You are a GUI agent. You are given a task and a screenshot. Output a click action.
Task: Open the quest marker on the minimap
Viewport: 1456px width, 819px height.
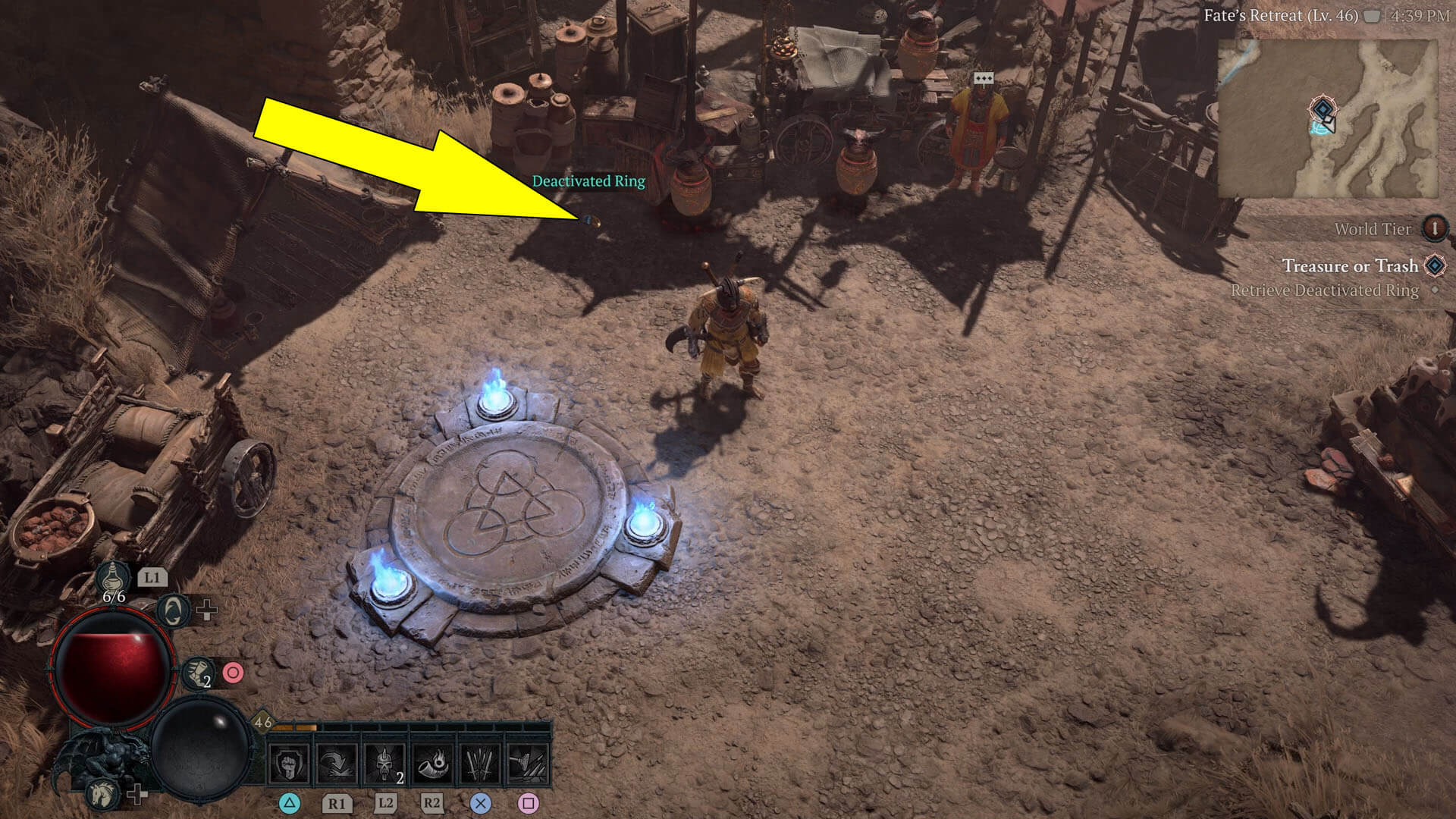1323,109
